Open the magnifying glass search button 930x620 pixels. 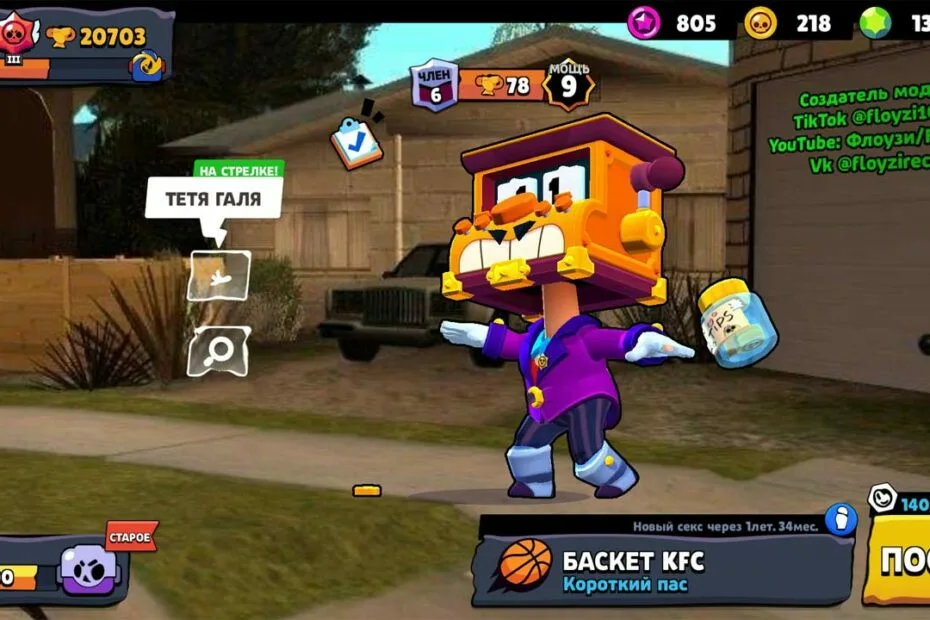[x=218, y=350]
